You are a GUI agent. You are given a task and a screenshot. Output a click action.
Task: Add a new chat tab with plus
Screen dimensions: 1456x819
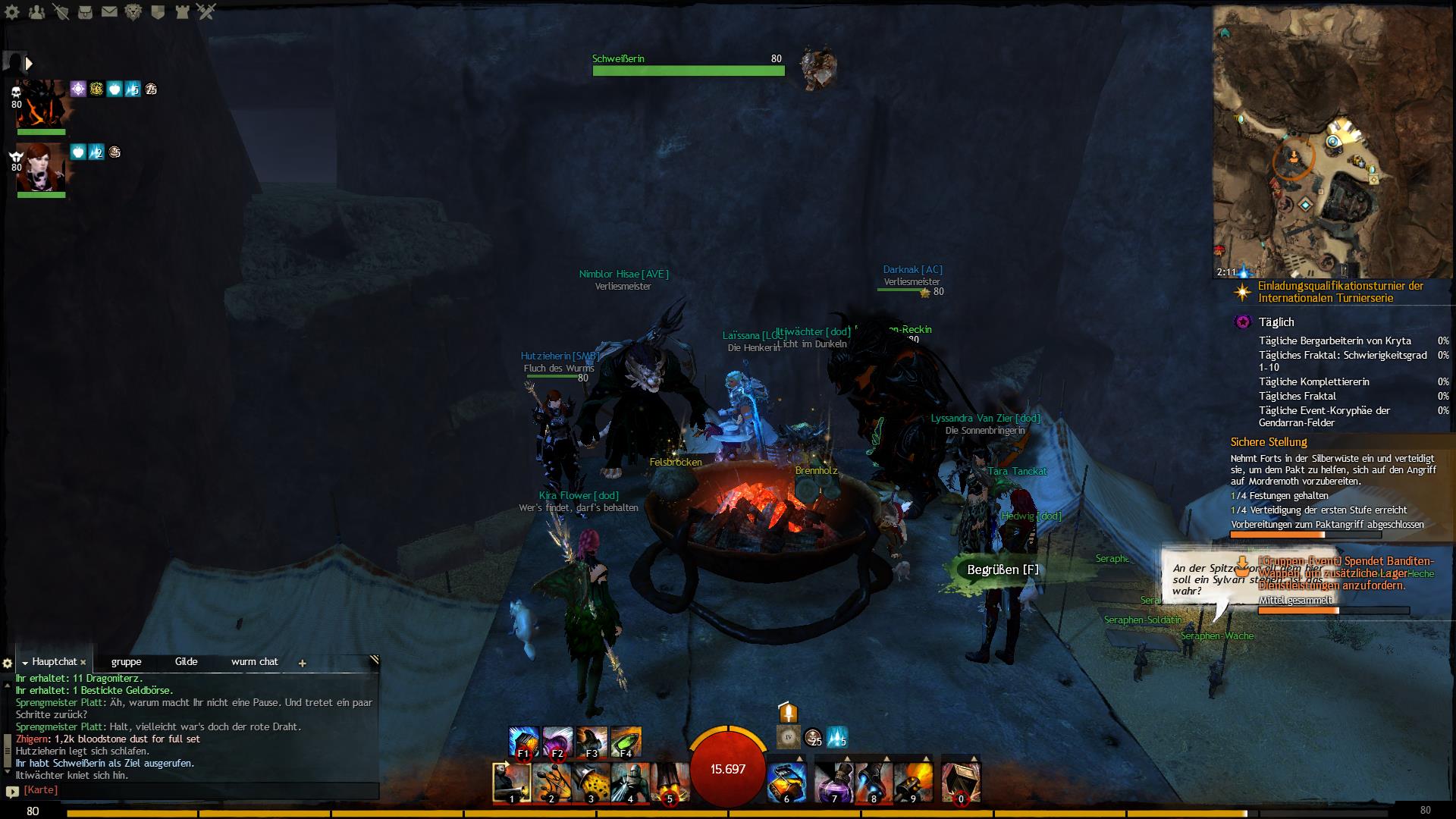(x=302, y=663)
